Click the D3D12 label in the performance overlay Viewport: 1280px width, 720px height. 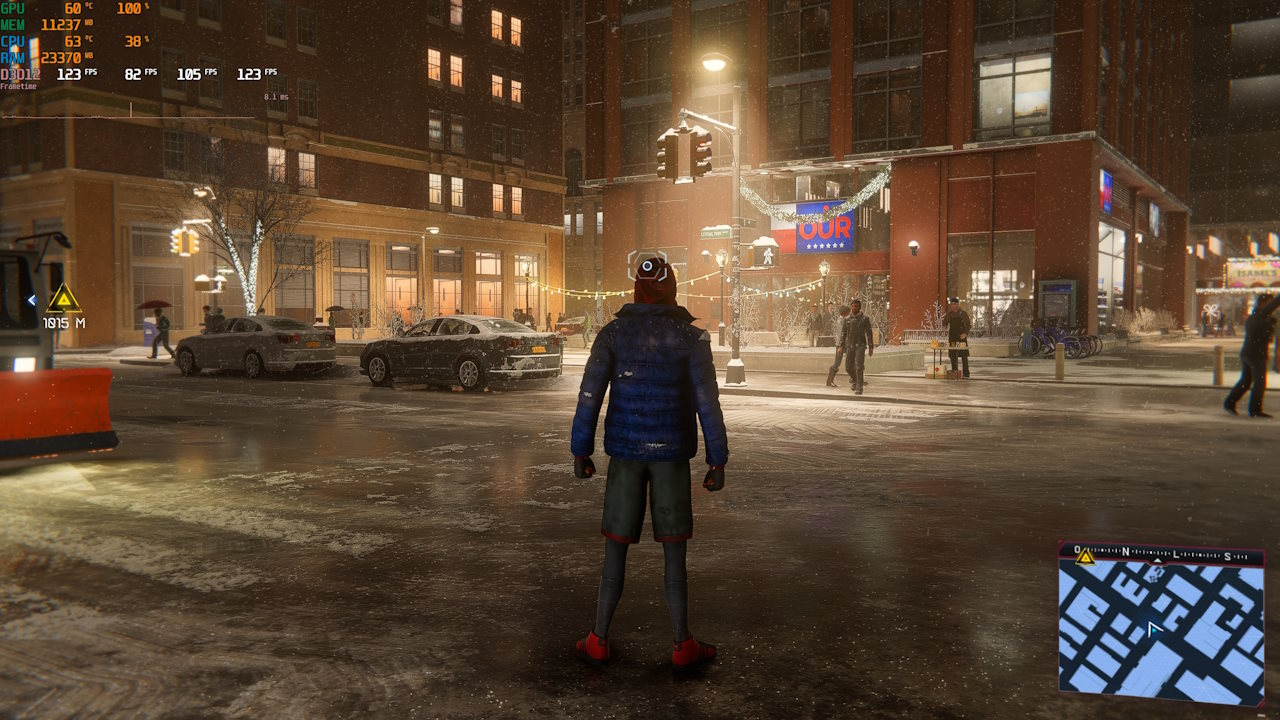(x=20, y=73)
